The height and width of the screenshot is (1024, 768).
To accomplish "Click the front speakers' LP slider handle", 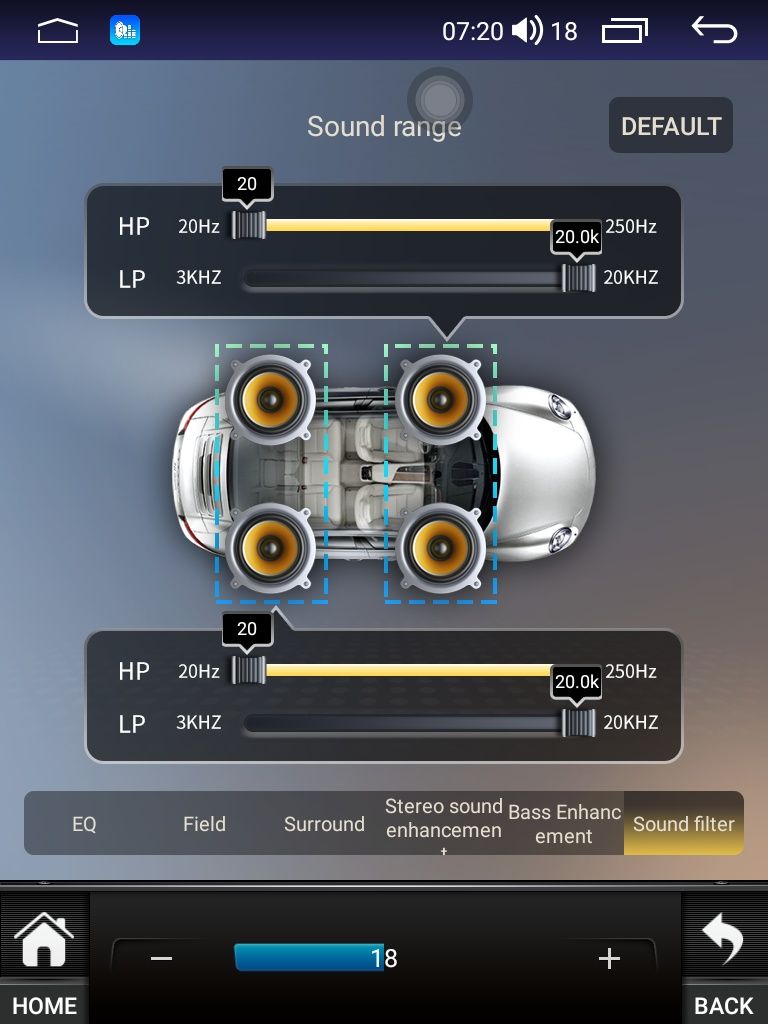I will click(578, 278).
